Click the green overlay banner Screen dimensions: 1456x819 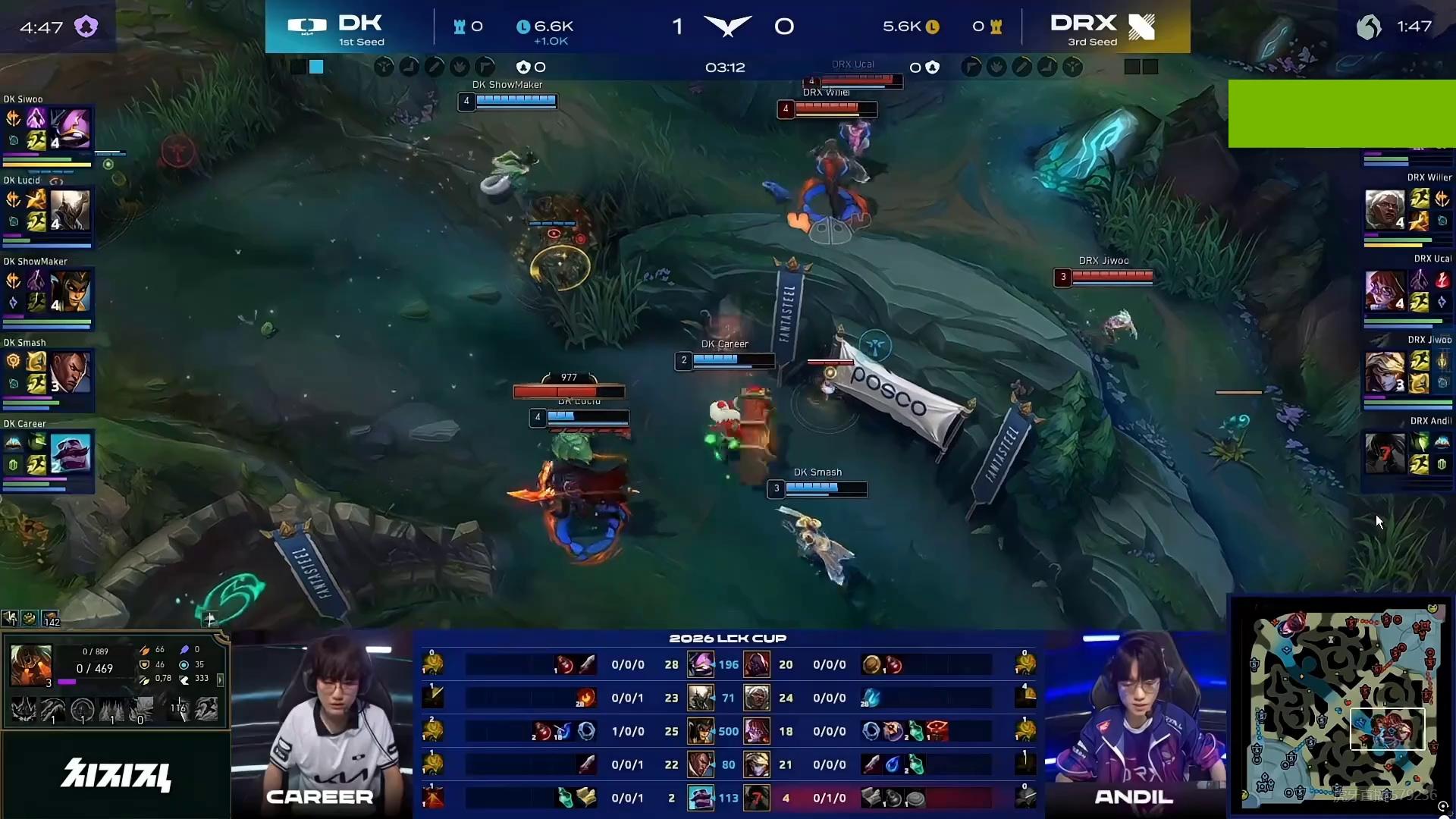[x=1341, y=114]
